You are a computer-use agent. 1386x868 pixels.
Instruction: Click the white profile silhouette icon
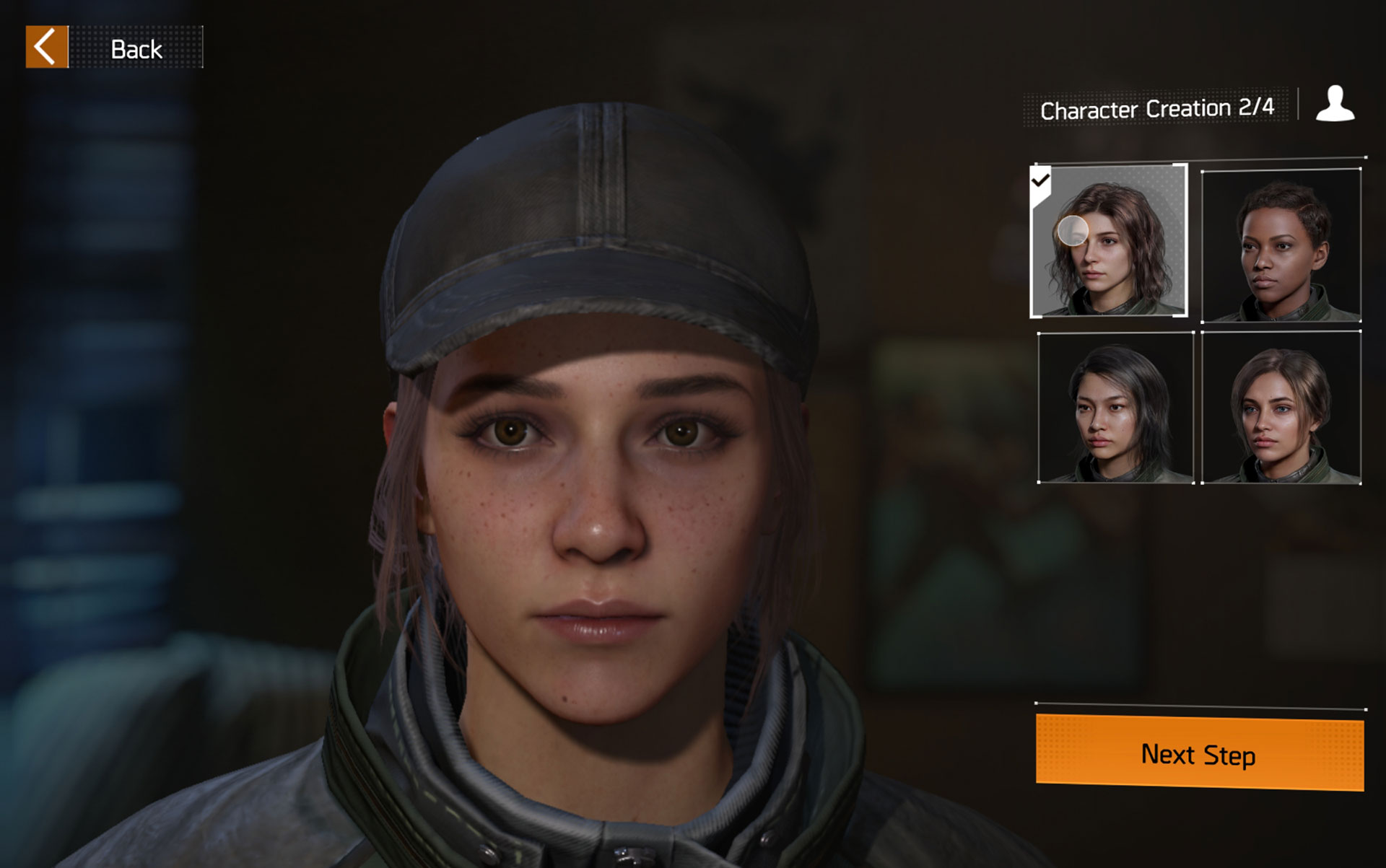[1335, 105]
